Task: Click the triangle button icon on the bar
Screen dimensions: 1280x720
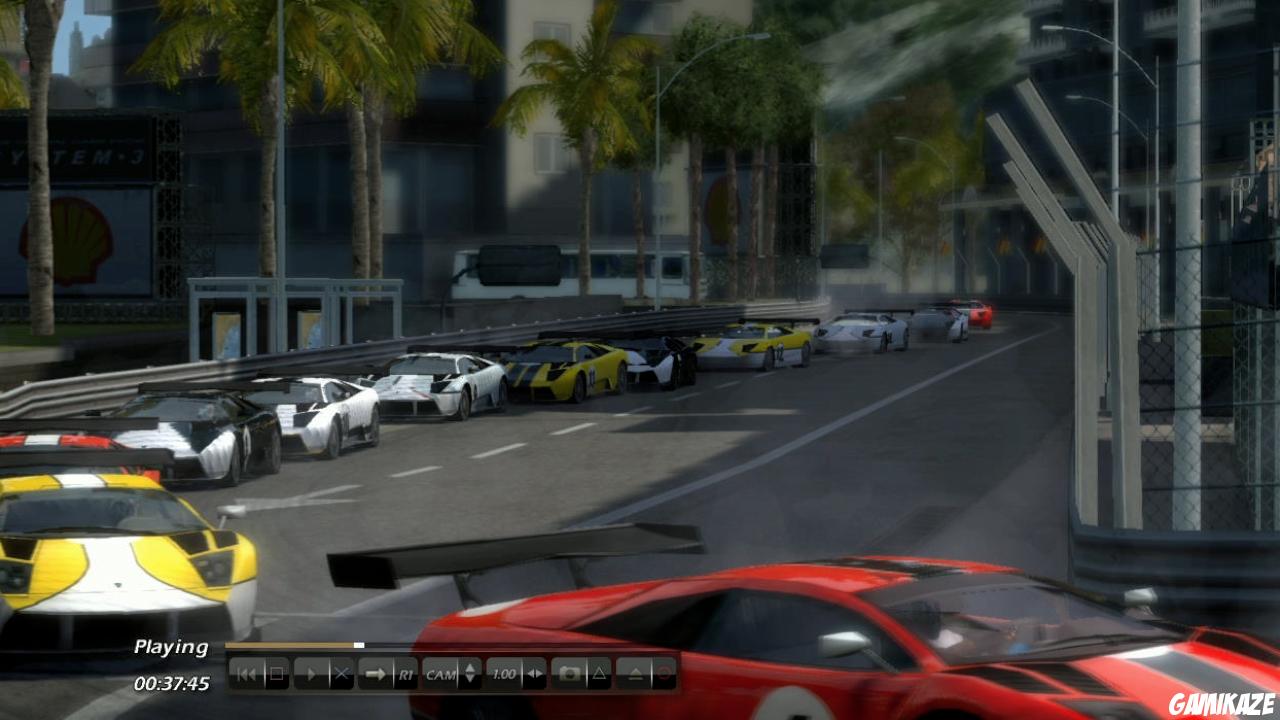Action: point(600,673)
